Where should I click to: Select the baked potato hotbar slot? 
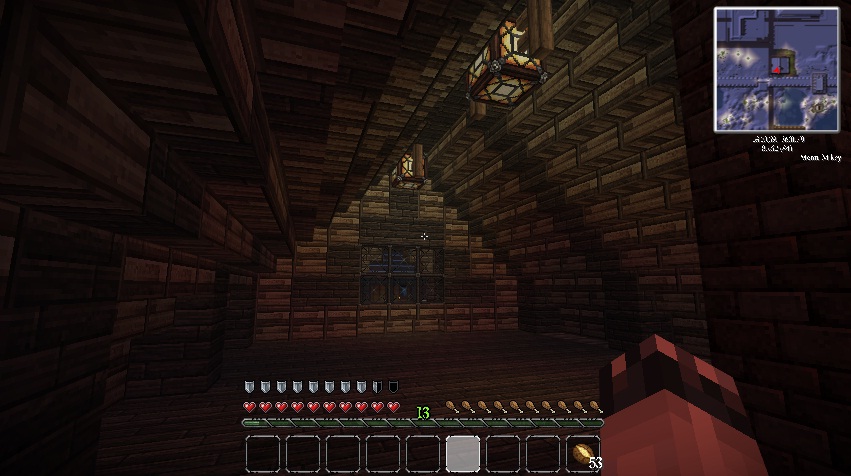point(582,454)
